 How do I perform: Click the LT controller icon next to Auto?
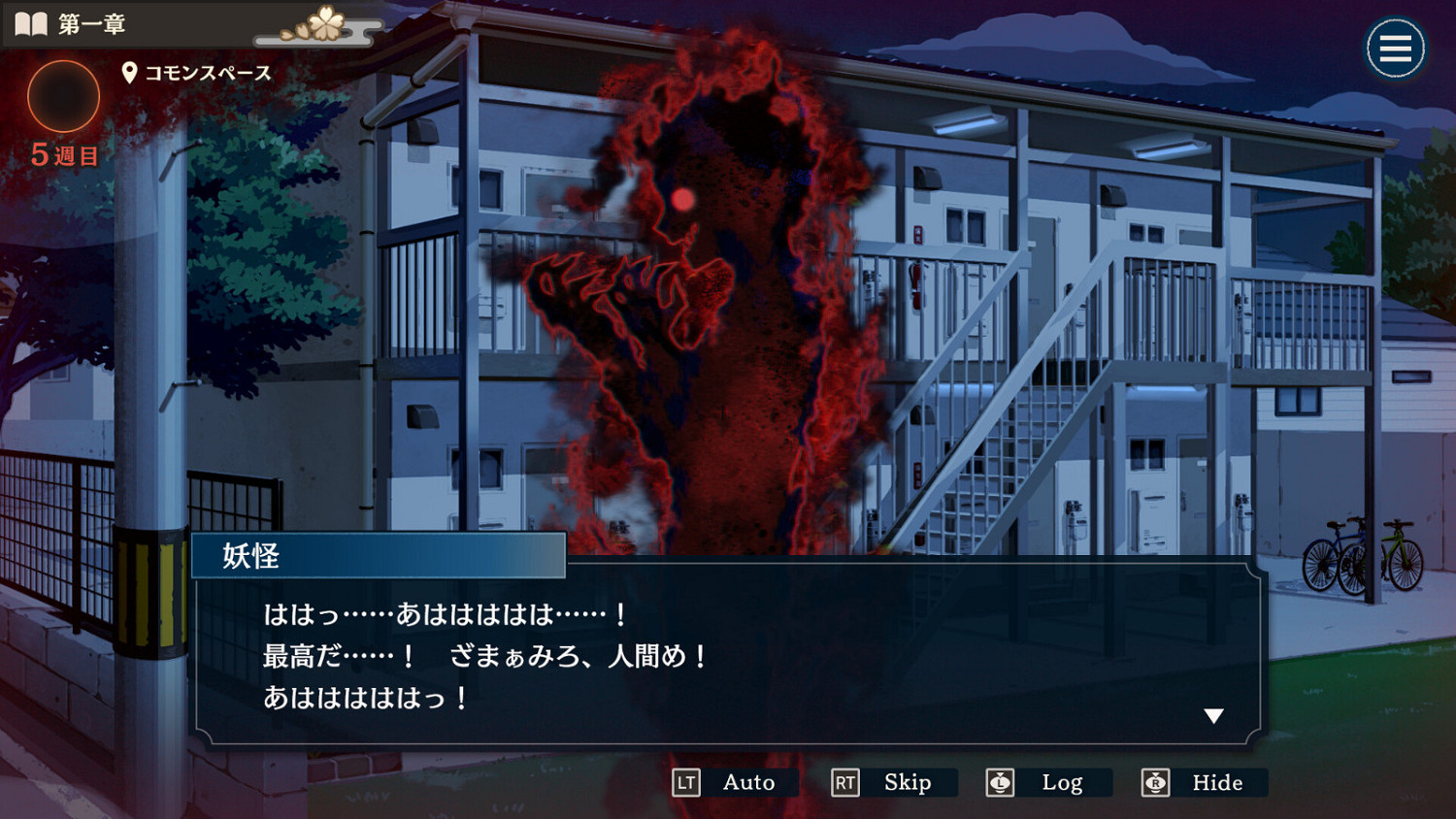pos(686,782)
